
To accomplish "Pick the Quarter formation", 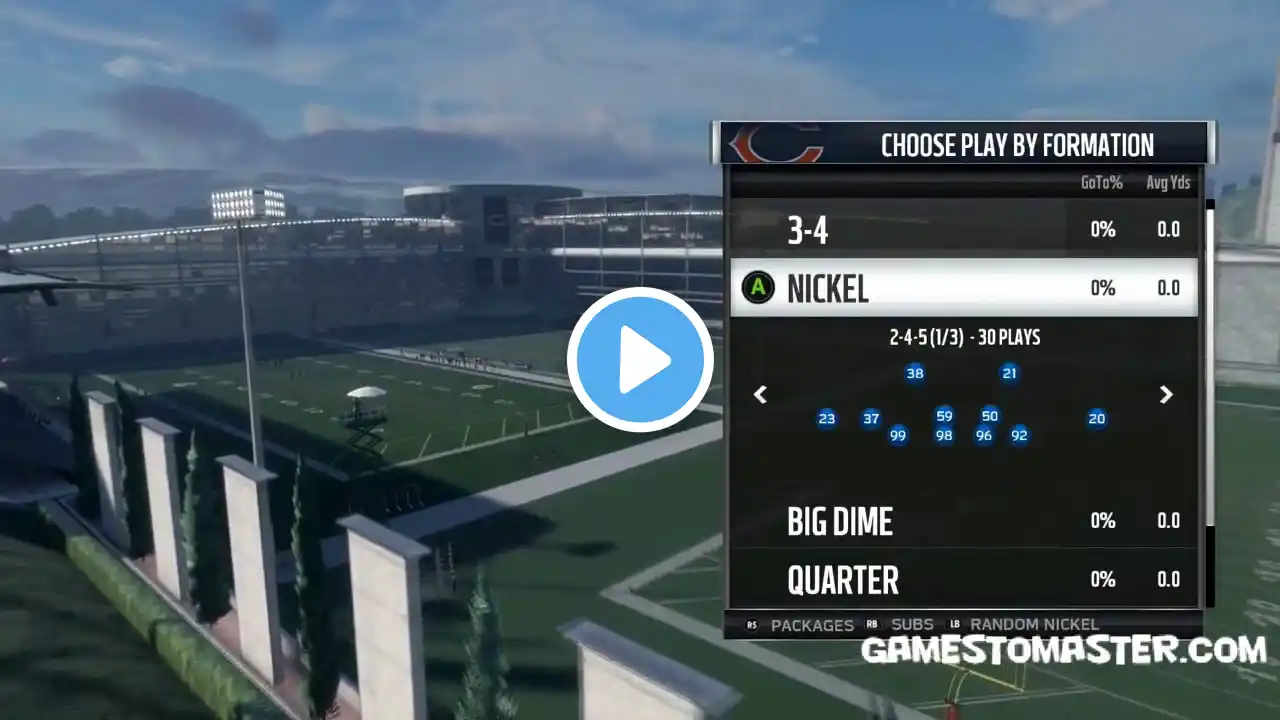I will tap(962, 579).
